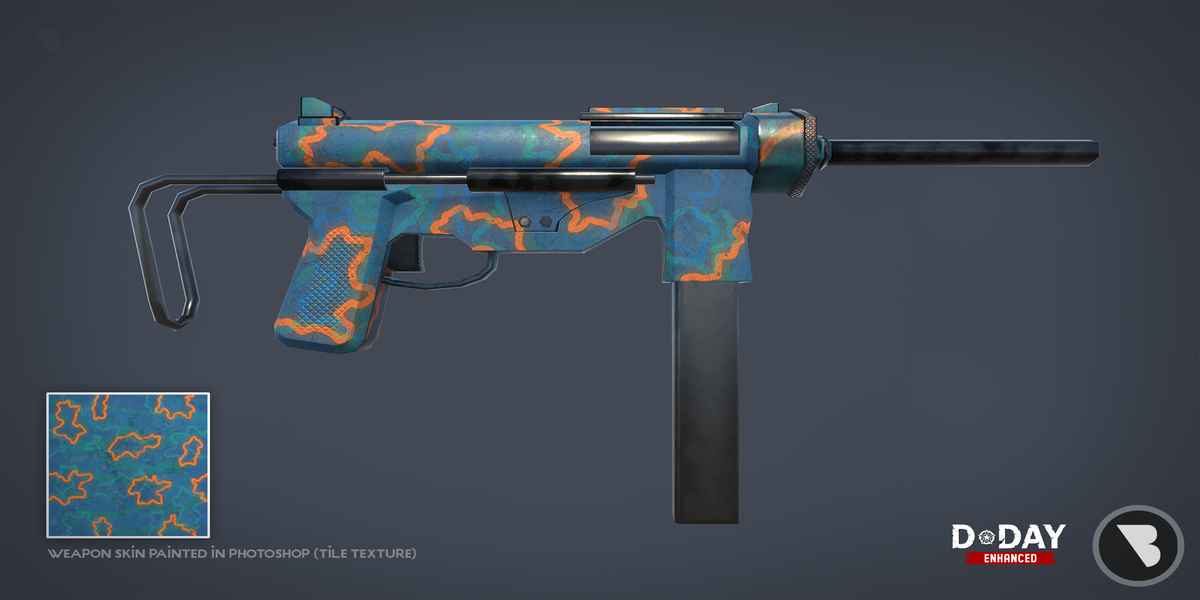Image resolution: width=1200 pixels, height=600 pixels.
Task: Open the tile texture thumbnail preview
Action: coord(127,465)
